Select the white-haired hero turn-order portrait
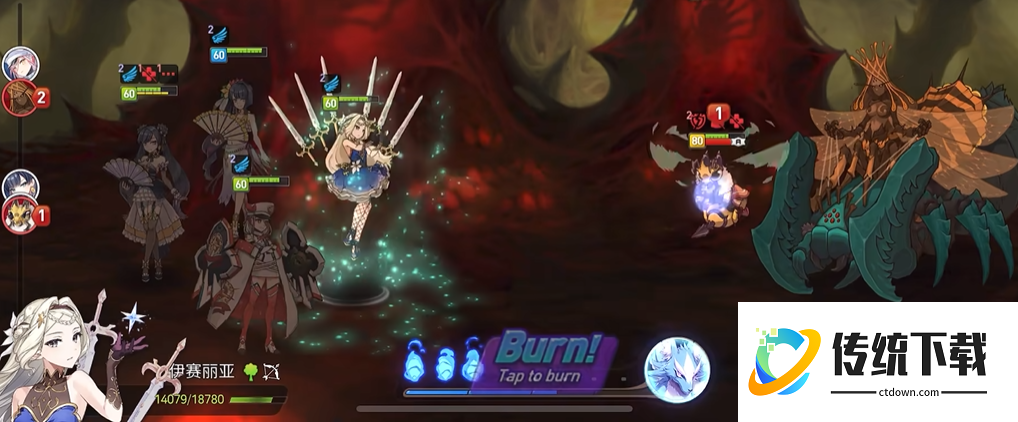Viewport: 1018px width, 422px height. [x=19, y=64]
